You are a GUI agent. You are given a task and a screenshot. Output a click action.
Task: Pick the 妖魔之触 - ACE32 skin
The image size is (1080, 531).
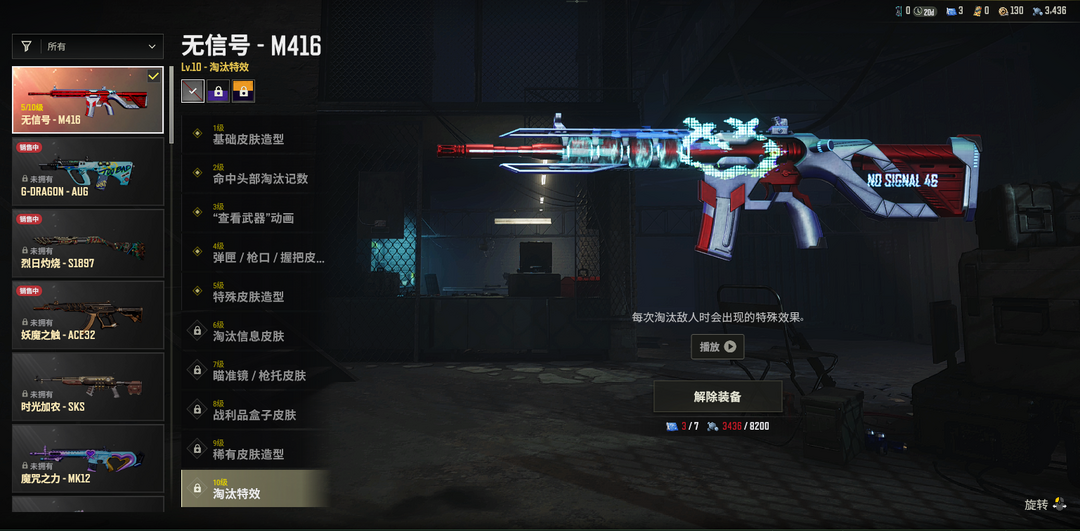(88, 315)
